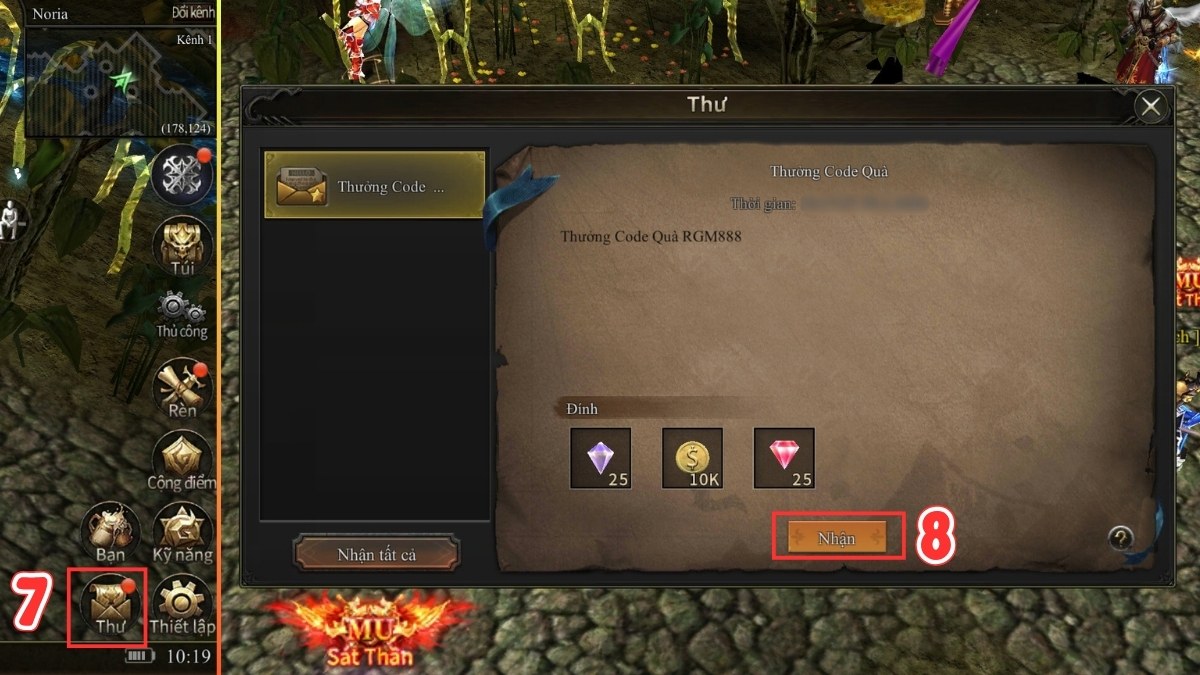Select the 10K gold coin reward
This screenshot has height=675, width=1200.
692,458
